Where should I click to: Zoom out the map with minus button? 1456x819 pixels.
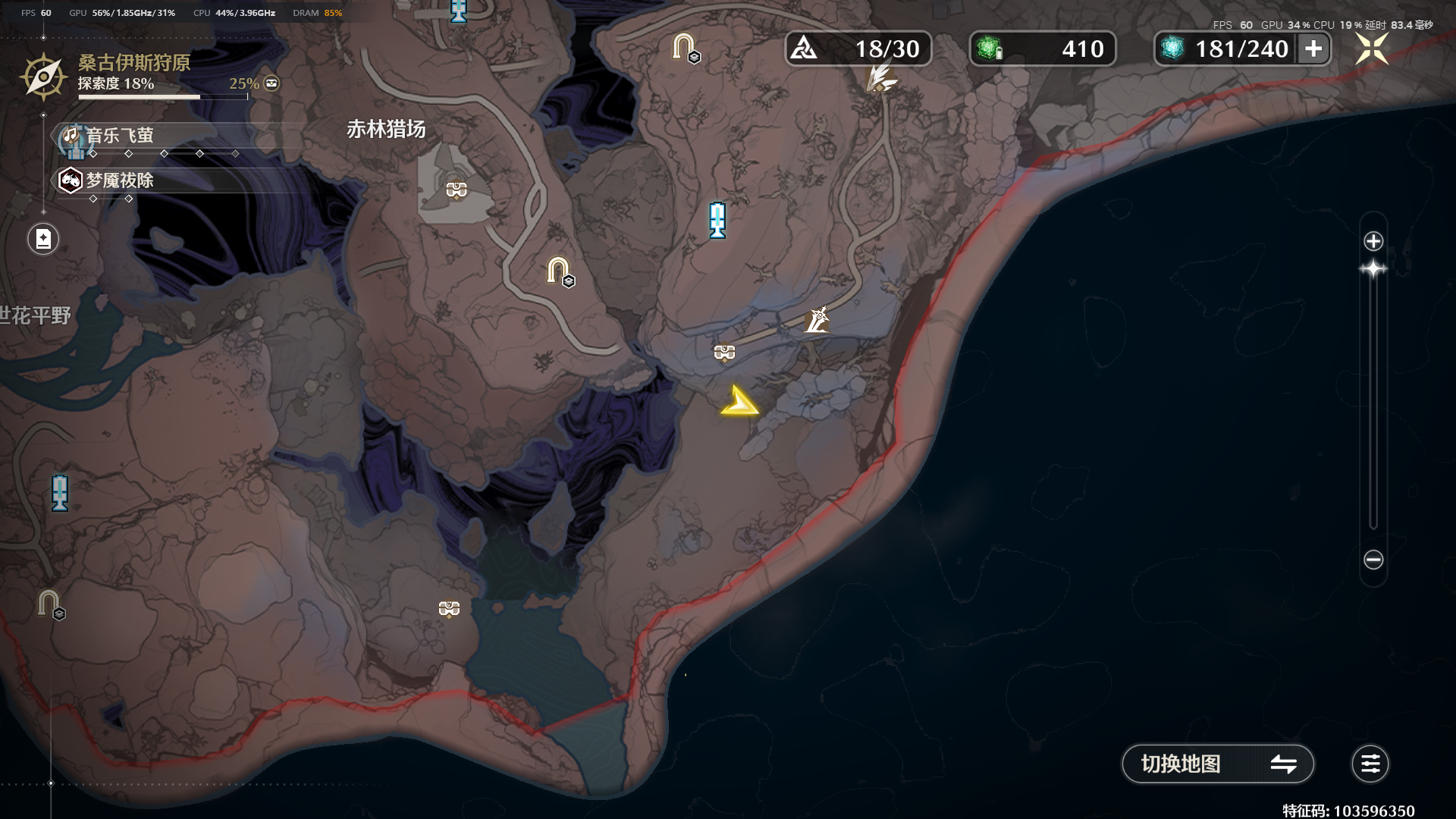coord(1373,560)
